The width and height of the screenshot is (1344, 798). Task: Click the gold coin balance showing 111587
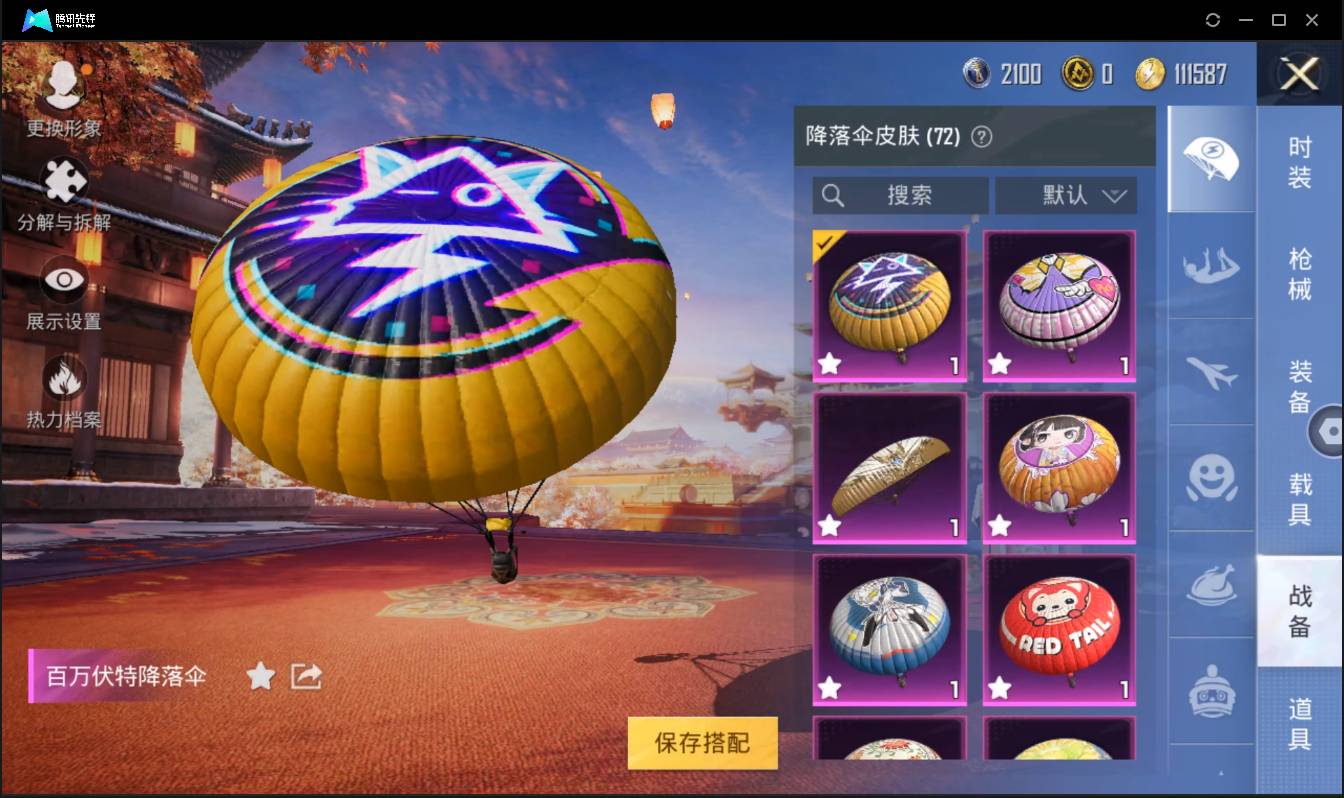click(x=1180, y=73)
